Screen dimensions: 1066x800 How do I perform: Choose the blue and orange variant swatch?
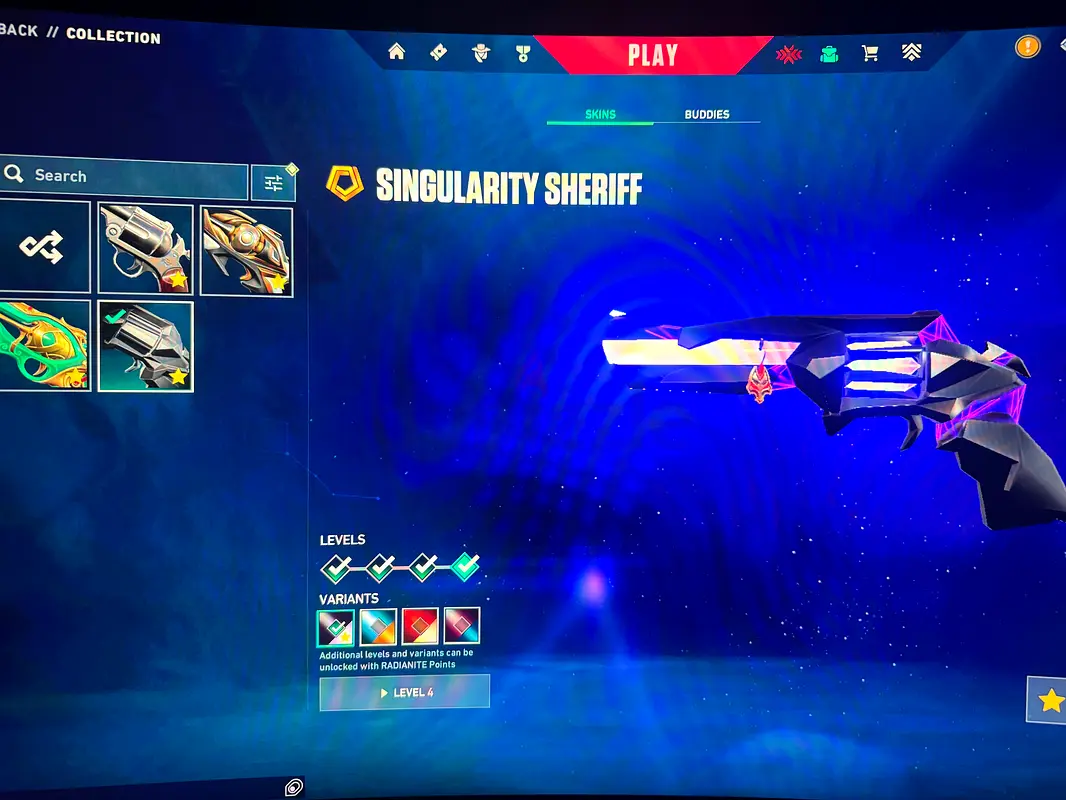pyautogui.click(x=379, y=627)
